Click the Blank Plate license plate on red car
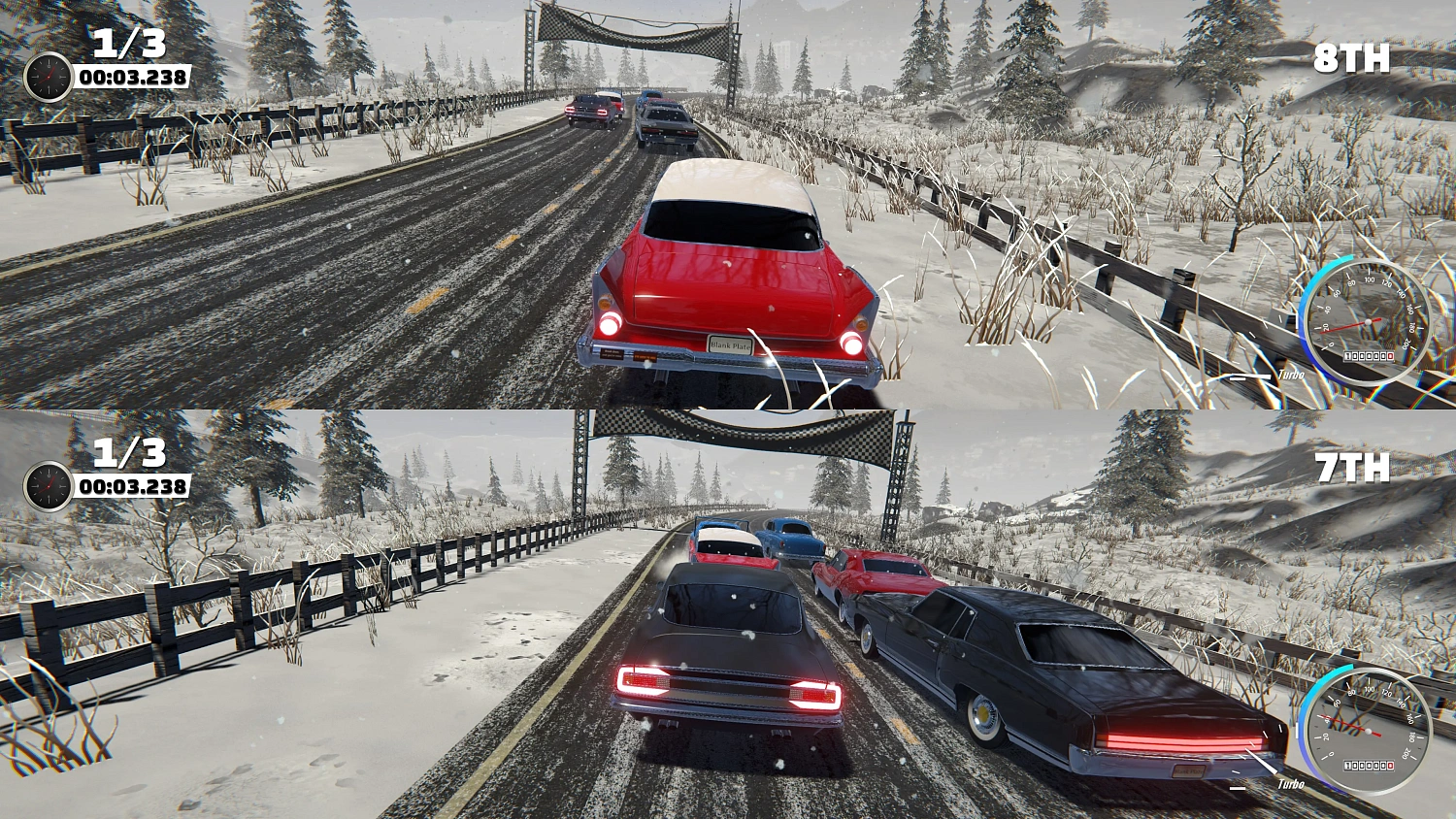1456x819 pixels. pos(729,344)
